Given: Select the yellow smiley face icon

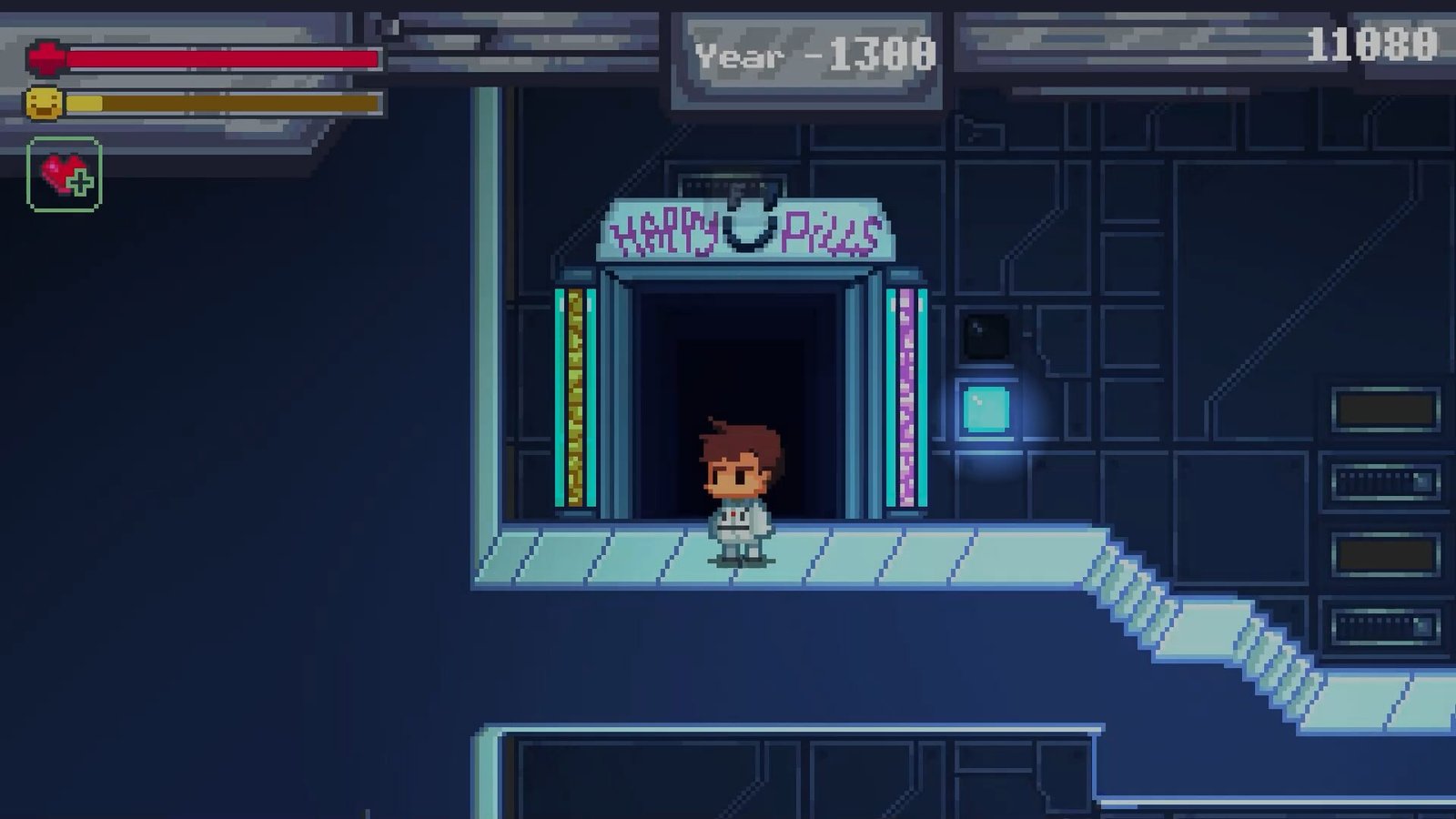Looking at the screenshot, I should (45, 103).
